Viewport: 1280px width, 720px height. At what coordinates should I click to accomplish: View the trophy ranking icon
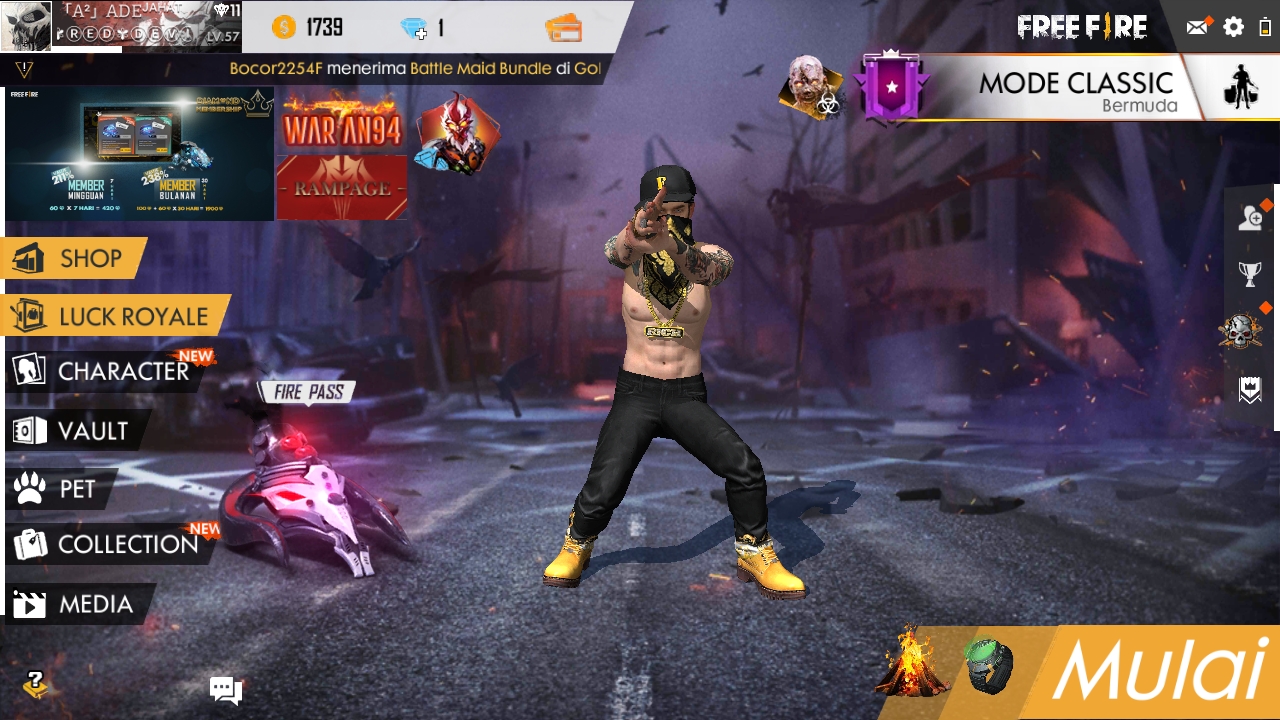pyautogui.click(x=1250, y=273)
